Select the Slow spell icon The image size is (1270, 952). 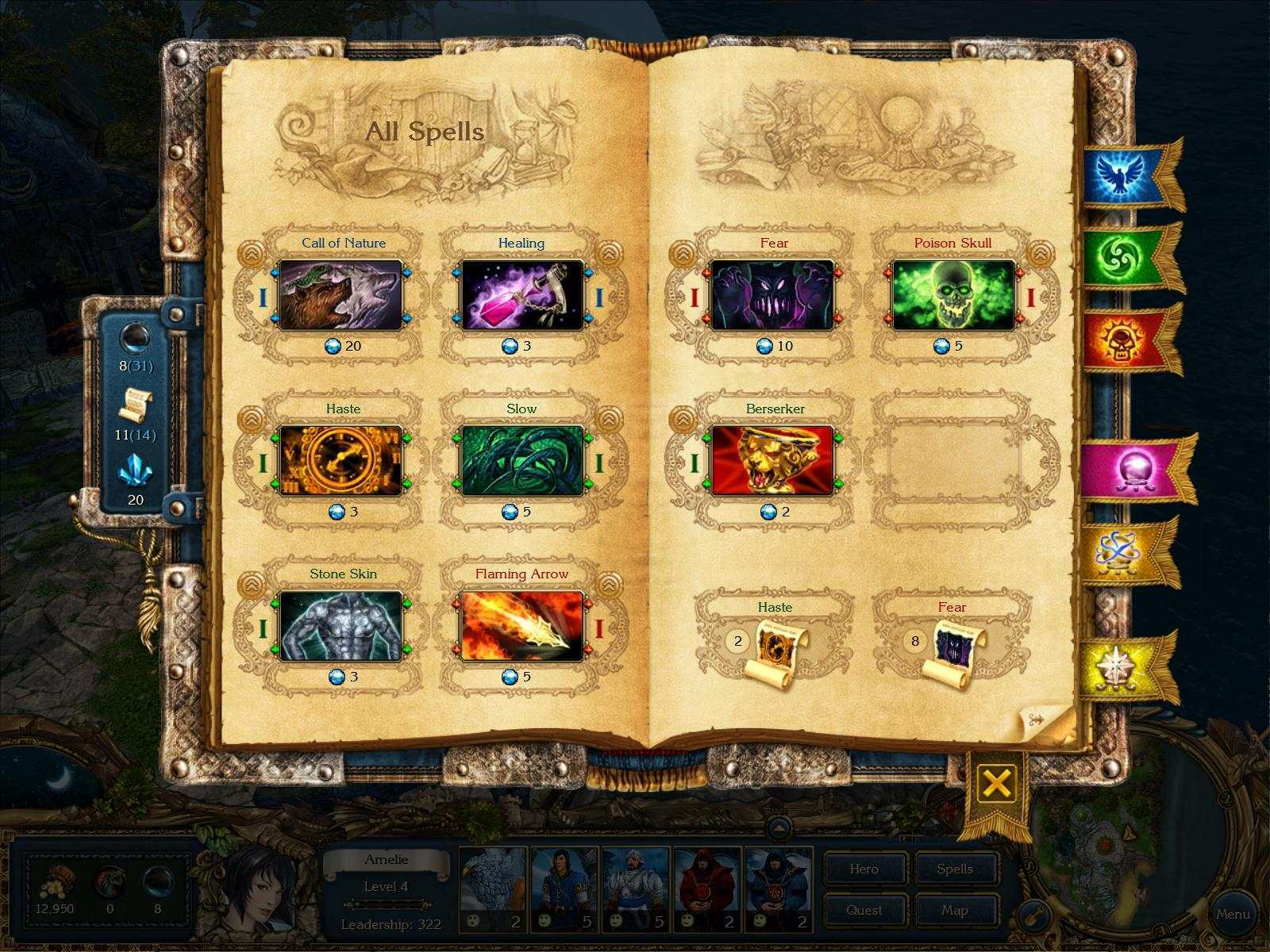521,461
